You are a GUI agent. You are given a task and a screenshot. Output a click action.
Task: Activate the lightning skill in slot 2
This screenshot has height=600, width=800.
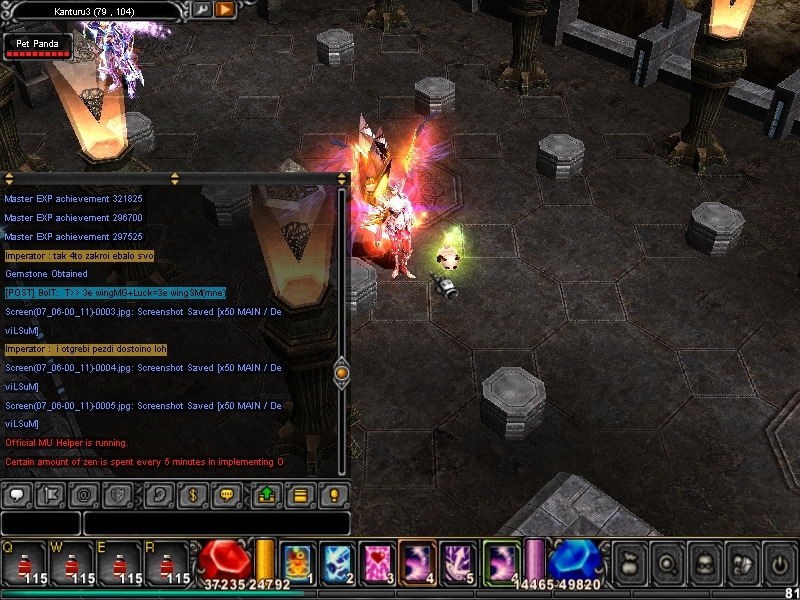pos(335,561)
